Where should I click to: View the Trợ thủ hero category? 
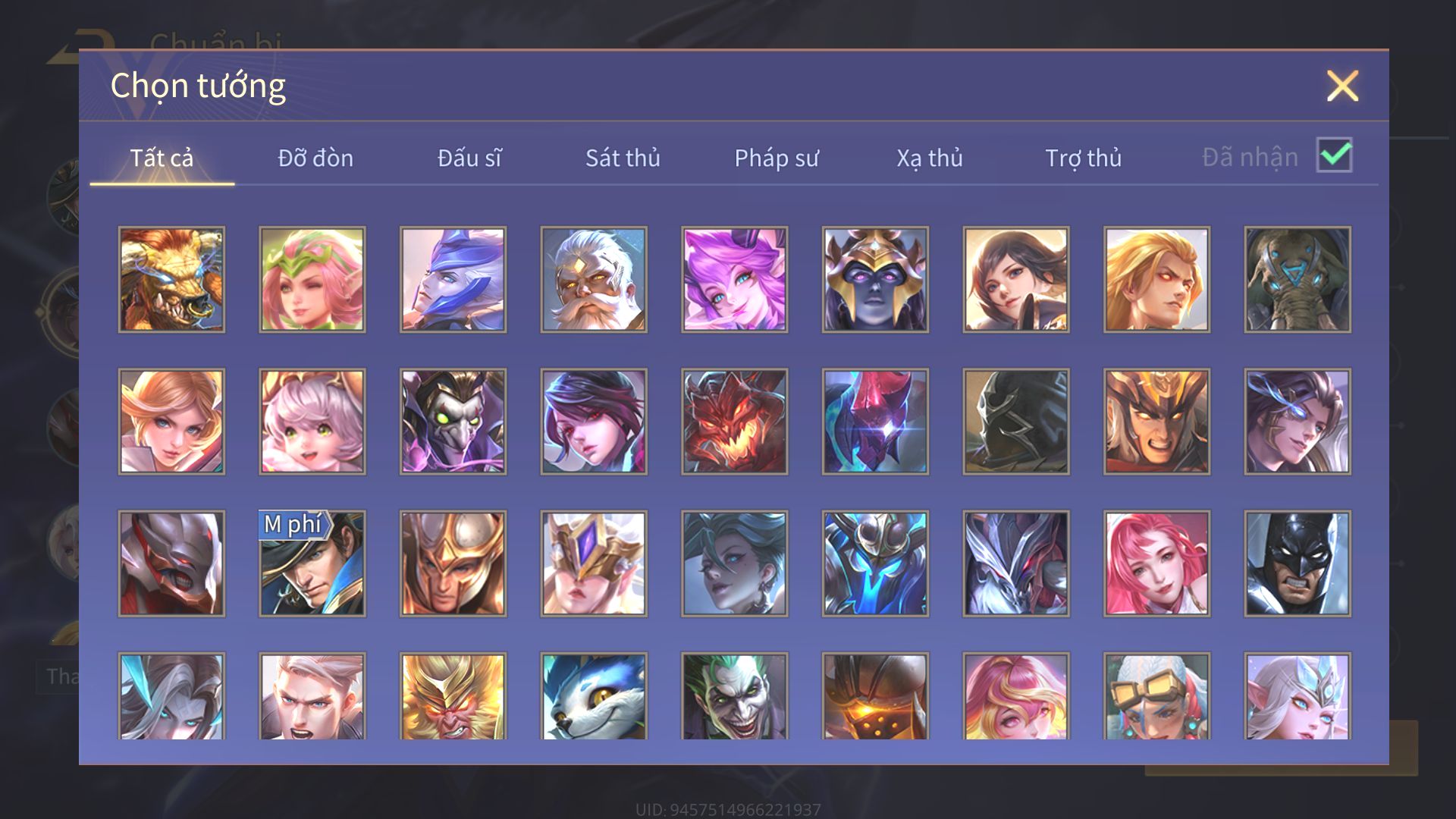click(x=1083, y=158)
